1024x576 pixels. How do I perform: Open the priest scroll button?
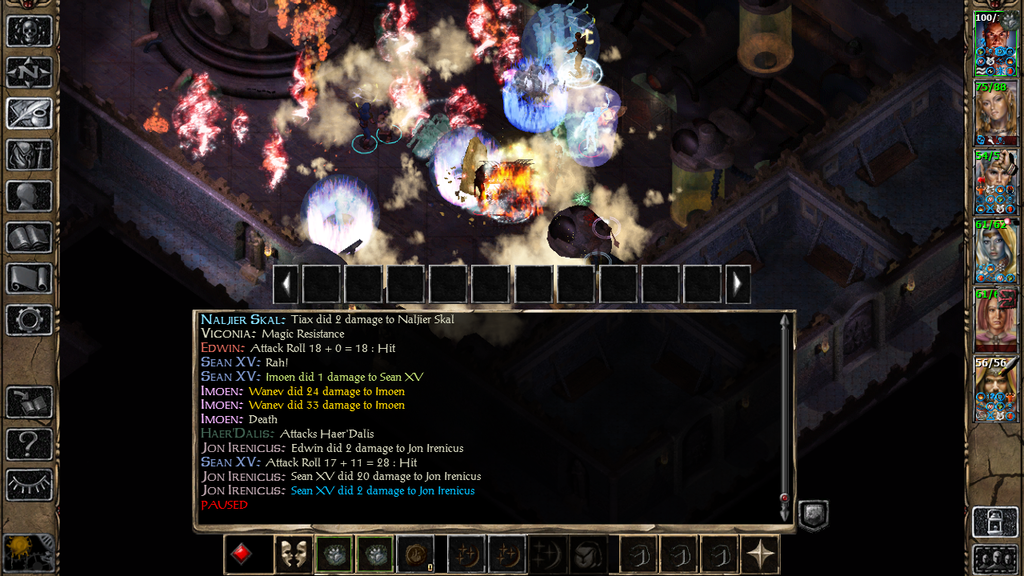(x=29, y=278)
